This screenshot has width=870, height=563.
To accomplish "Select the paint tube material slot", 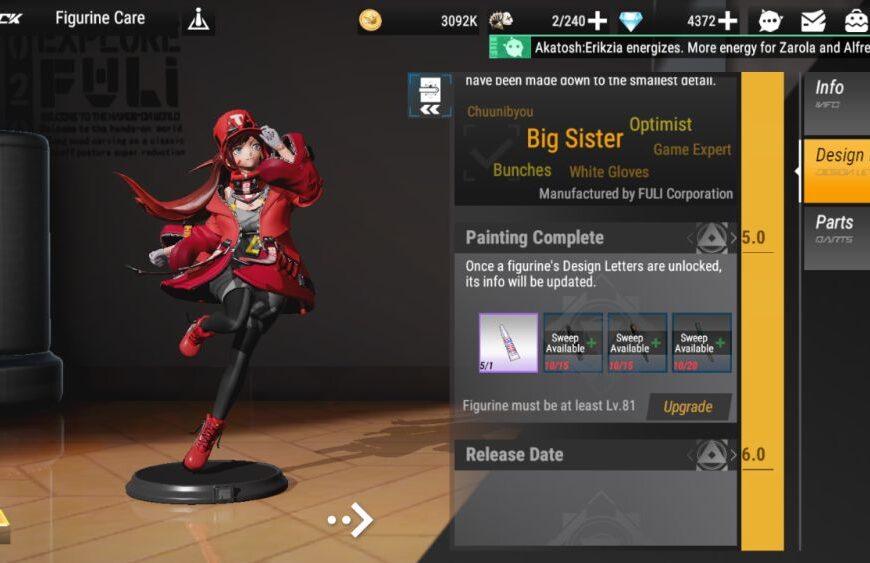I will click(508, 343).
